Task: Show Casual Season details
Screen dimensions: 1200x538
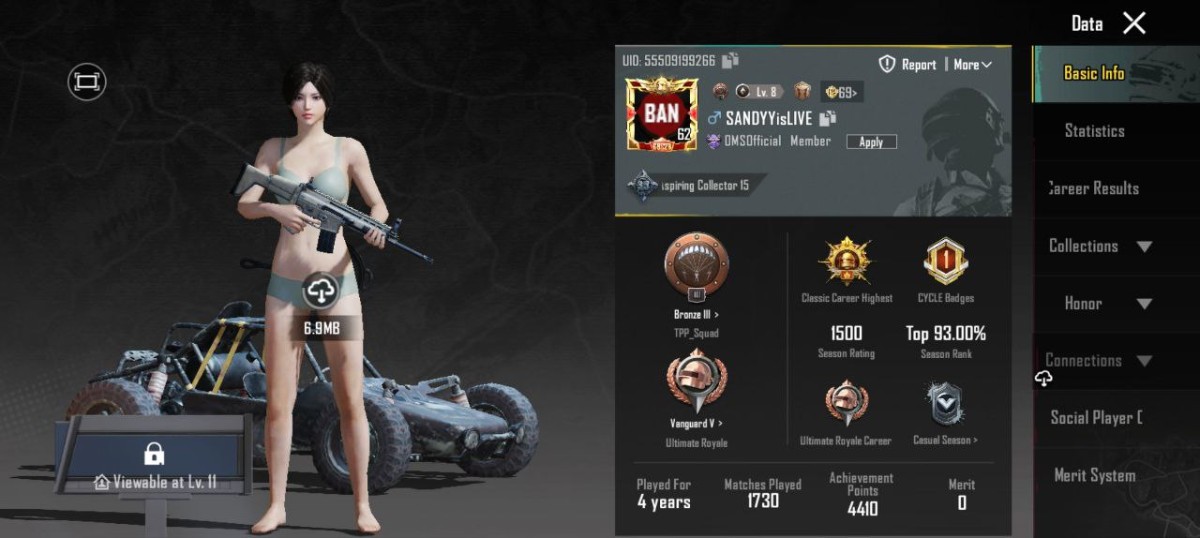Action: click(945, 404)
